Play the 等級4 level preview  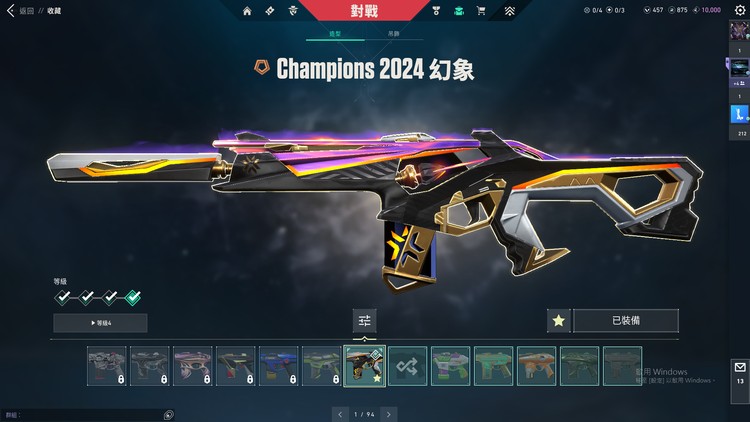pyautogui.click(x=100, y=322)
